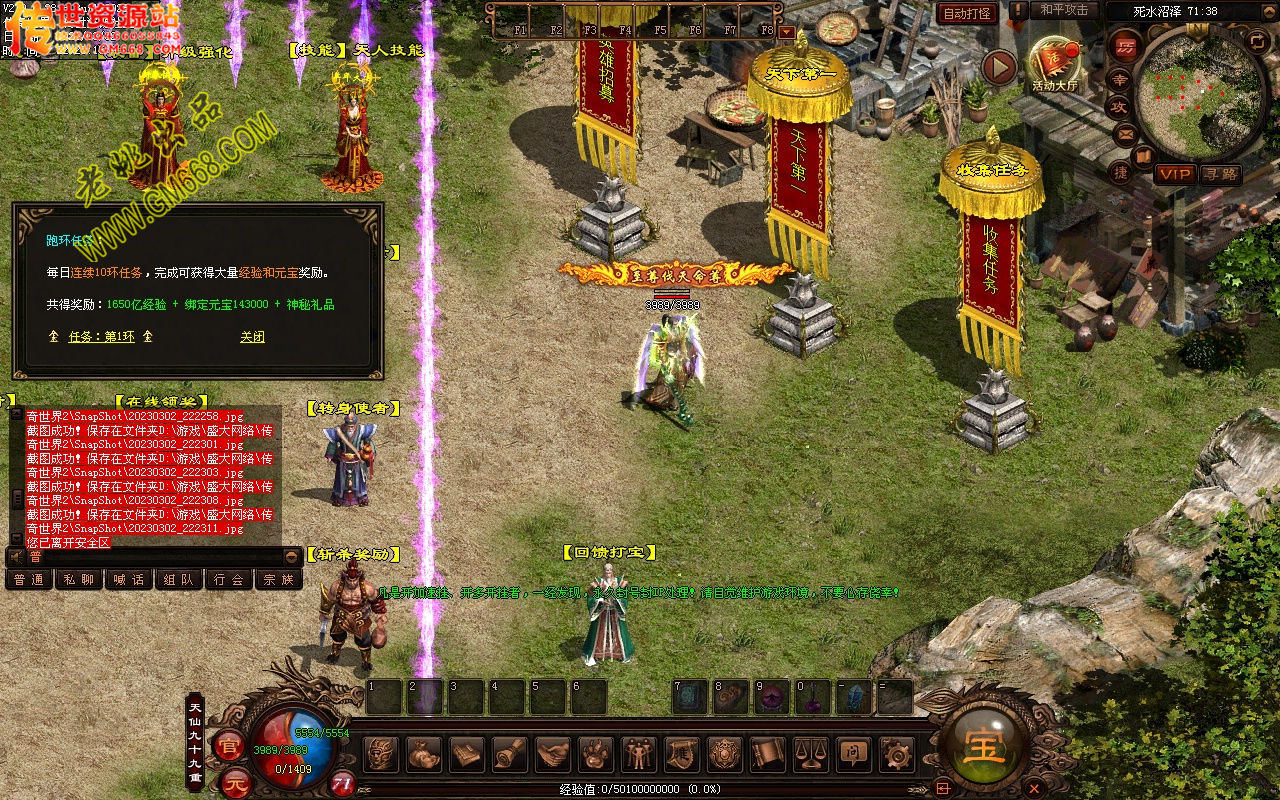Image resolution: width=1280 pixels, height=800 pixels.
Task: Open the money bag inventory icon
Action: click(423, 753)
